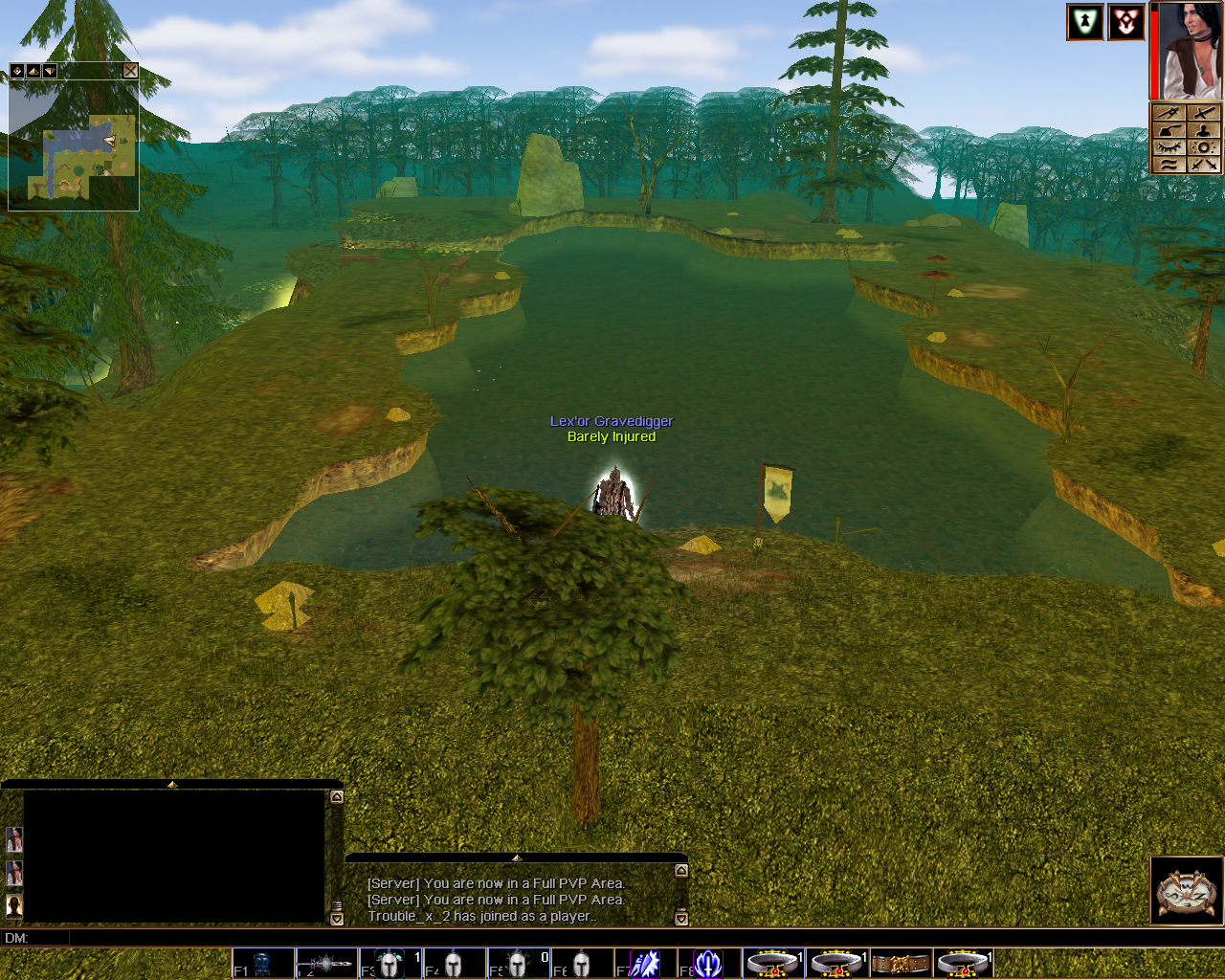Activate the blue summon figure in quickslot F1

[263, 963]
